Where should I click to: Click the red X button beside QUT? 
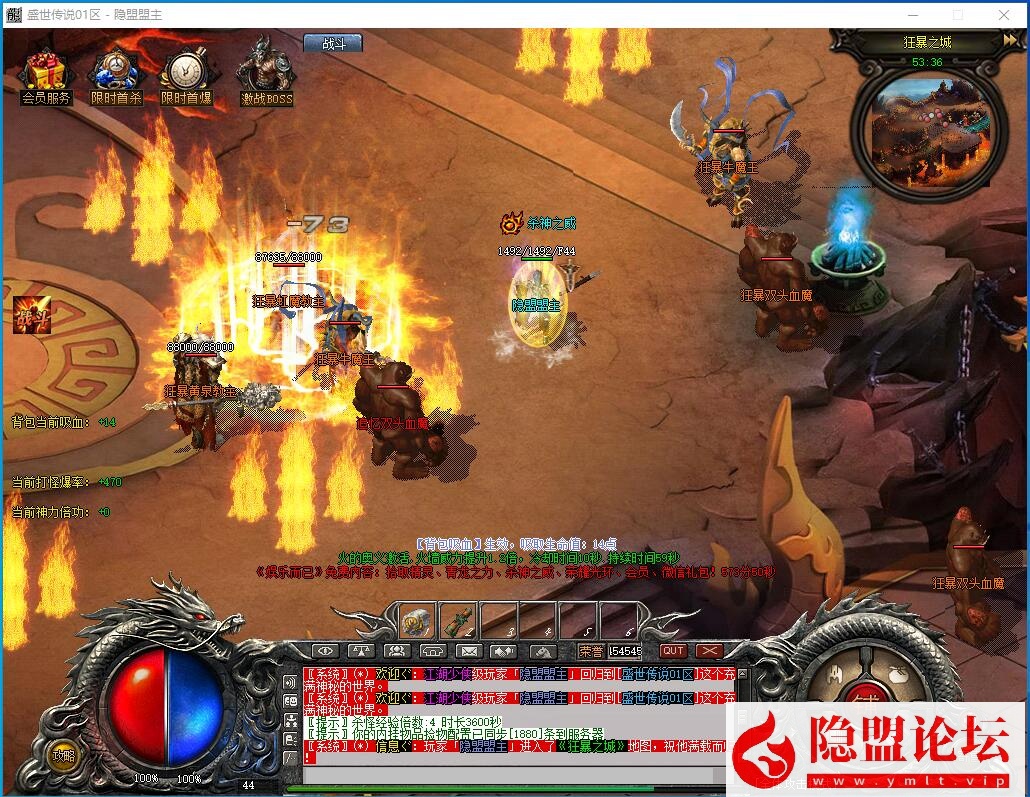(x=709, y=651)
